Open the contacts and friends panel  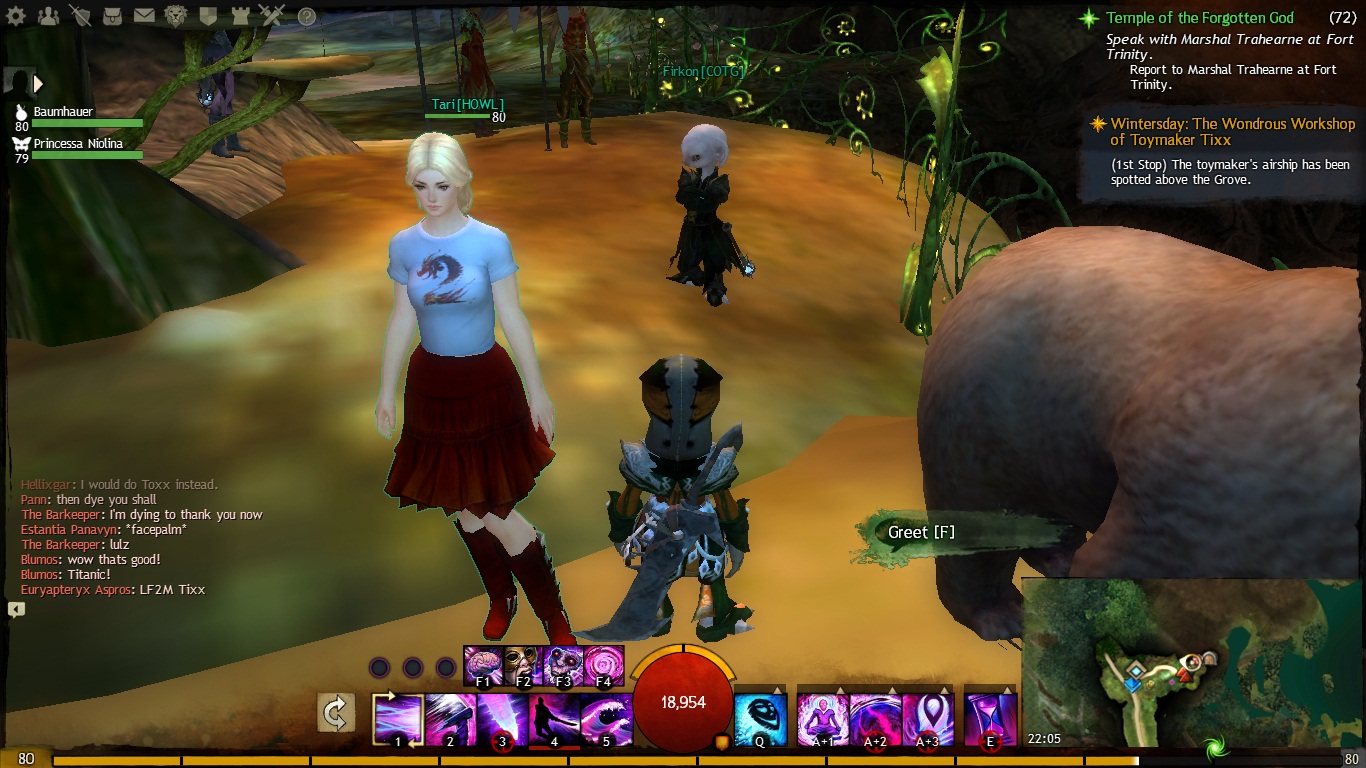pyautogui.click(x=48, y=16)
